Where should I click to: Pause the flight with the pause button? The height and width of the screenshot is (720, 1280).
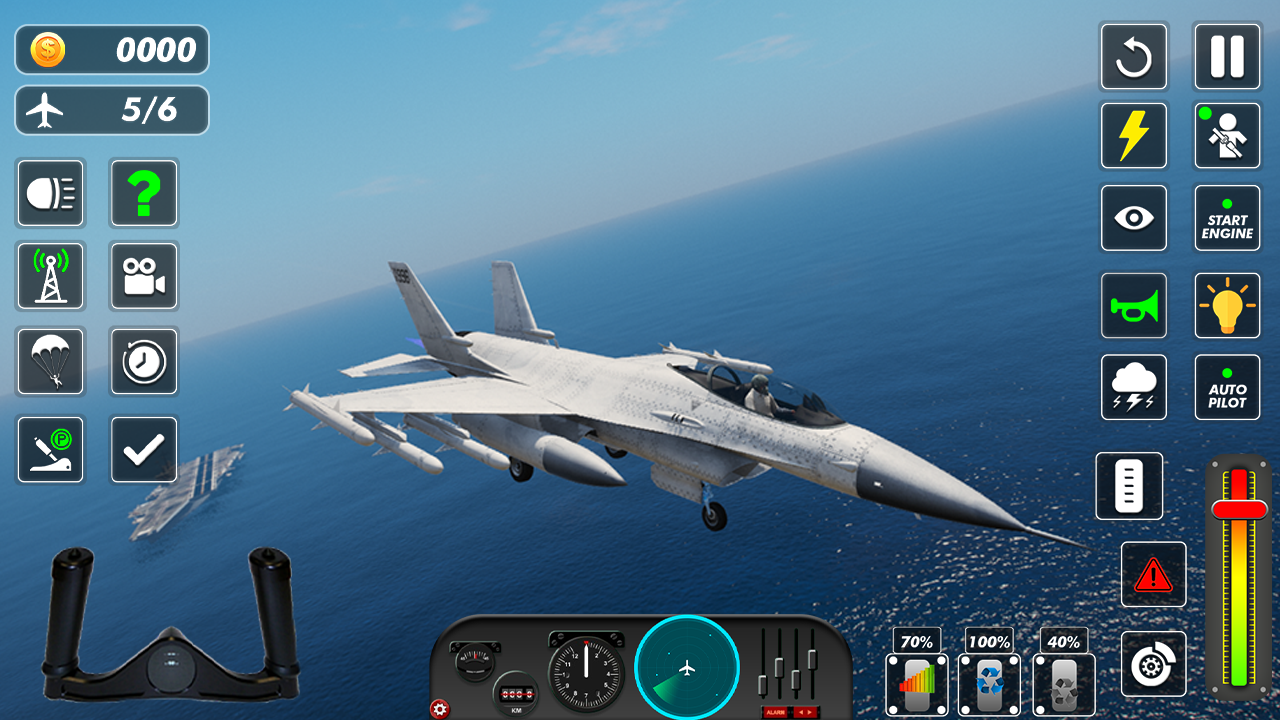[1227, 57]
